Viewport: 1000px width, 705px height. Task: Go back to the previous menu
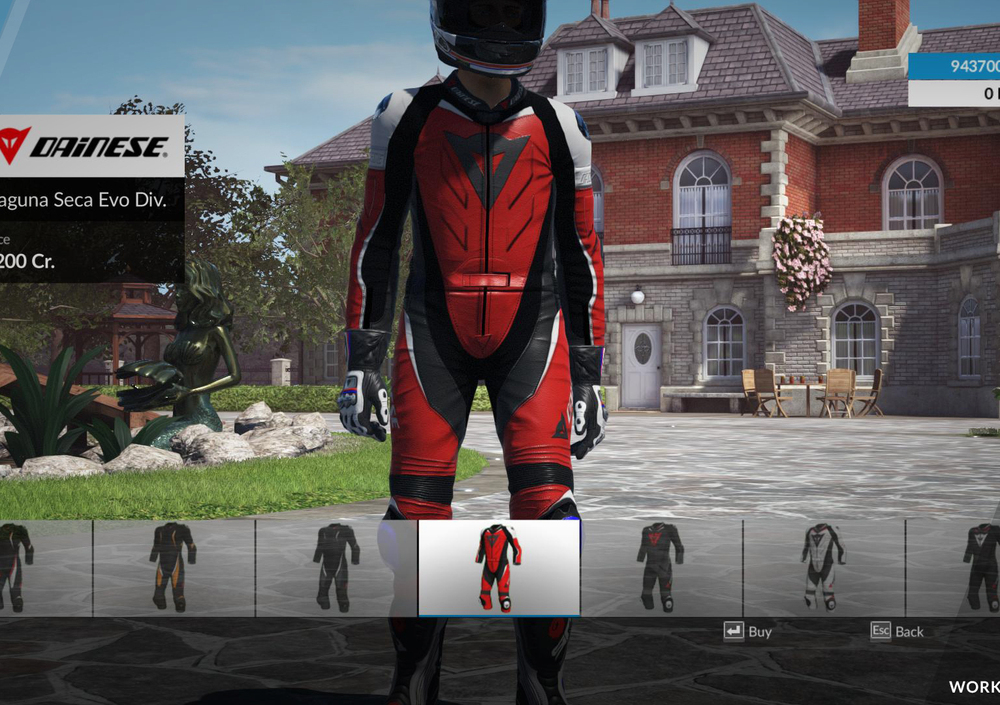coord(897,631)
